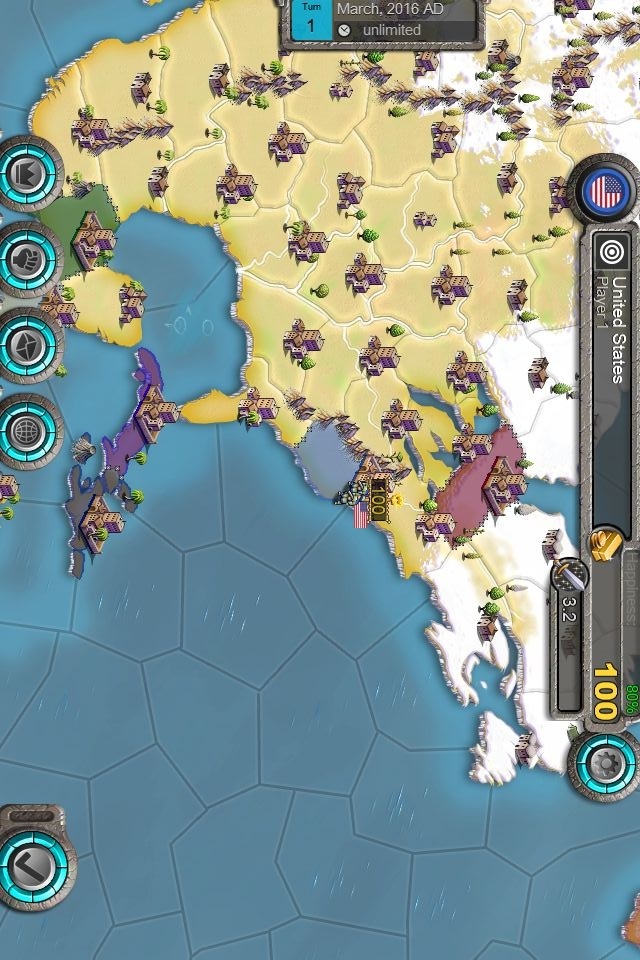Viewport: 640px width, 960px height.
Task: Tap the target icon beside United States
Action: pos(610,252)
